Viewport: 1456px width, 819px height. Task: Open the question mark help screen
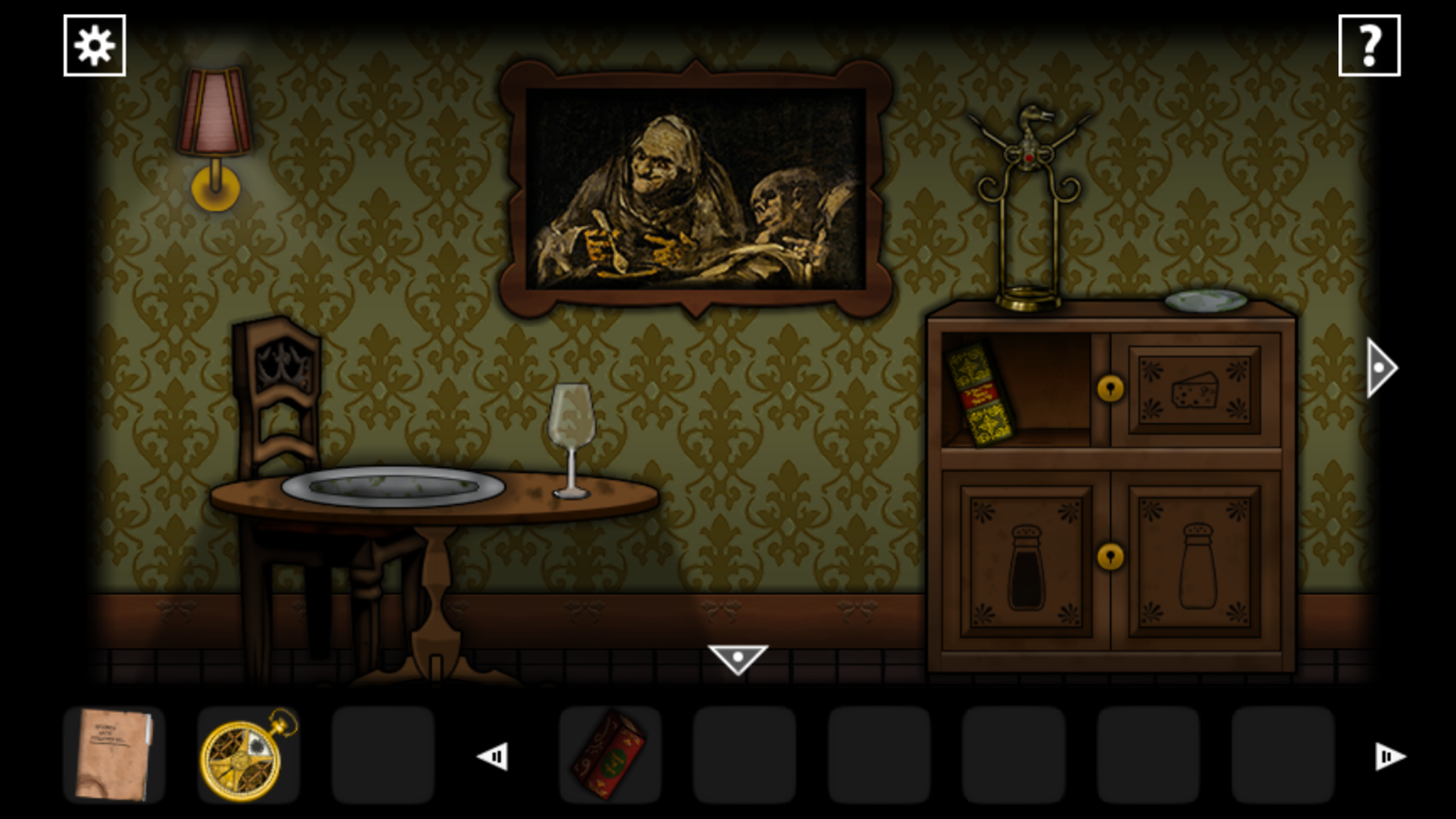point(1368,44)
